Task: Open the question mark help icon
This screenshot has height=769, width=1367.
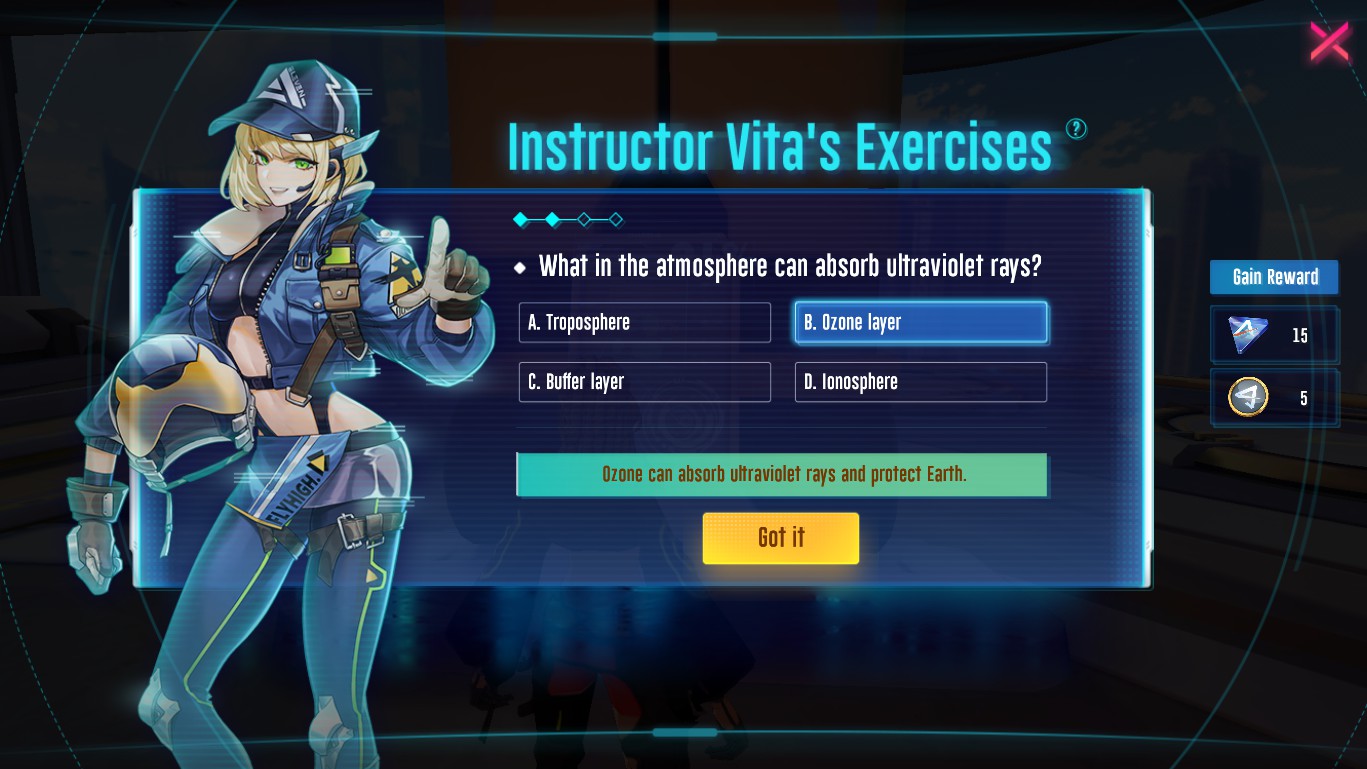Action: 1076,128
